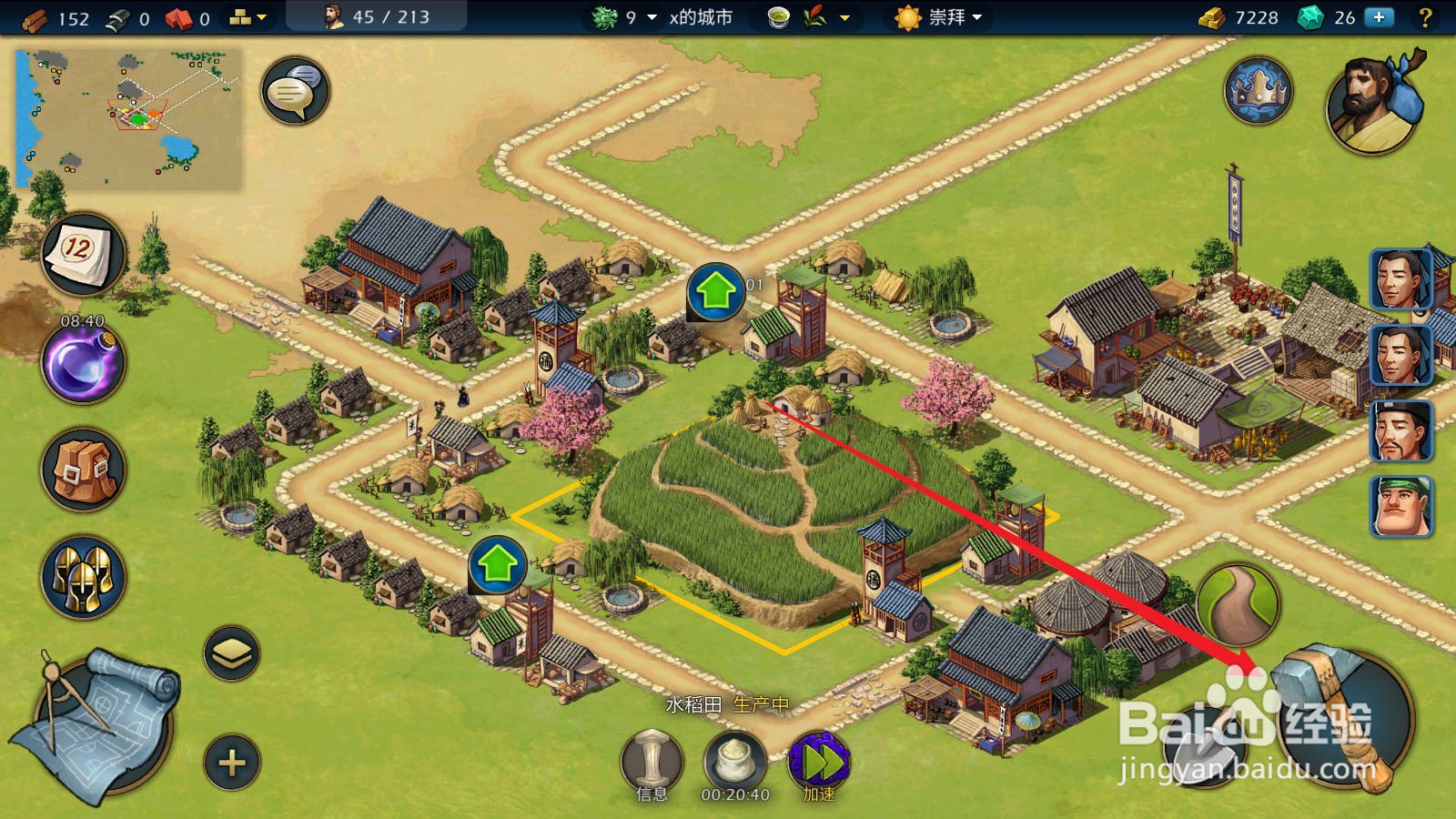The height and width of the screenshot is (819, 1456).
Task: Click the minimap overview
Action: 129,118
